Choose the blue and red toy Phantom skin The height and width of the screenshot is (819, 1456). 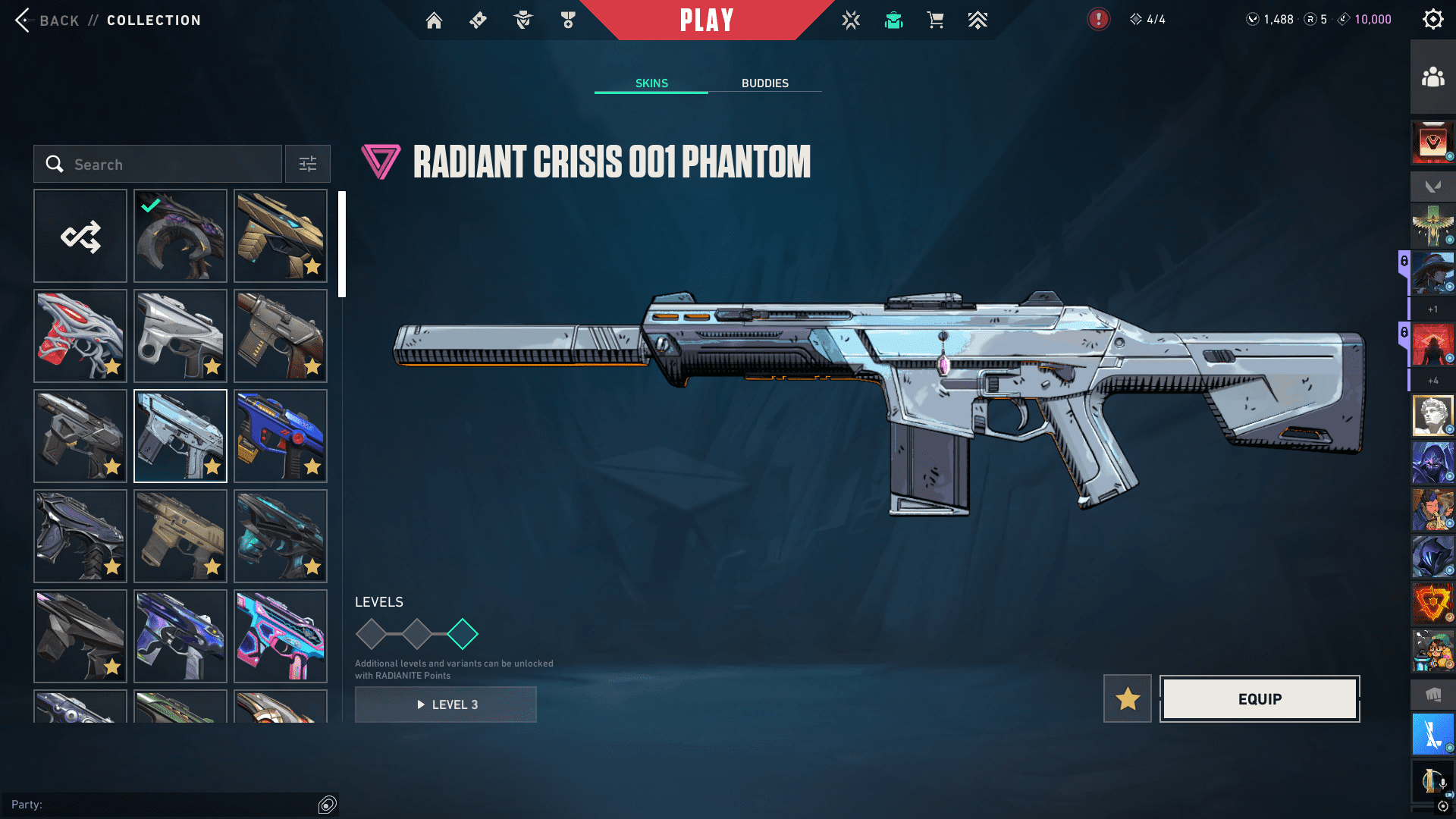click(281, 436)
